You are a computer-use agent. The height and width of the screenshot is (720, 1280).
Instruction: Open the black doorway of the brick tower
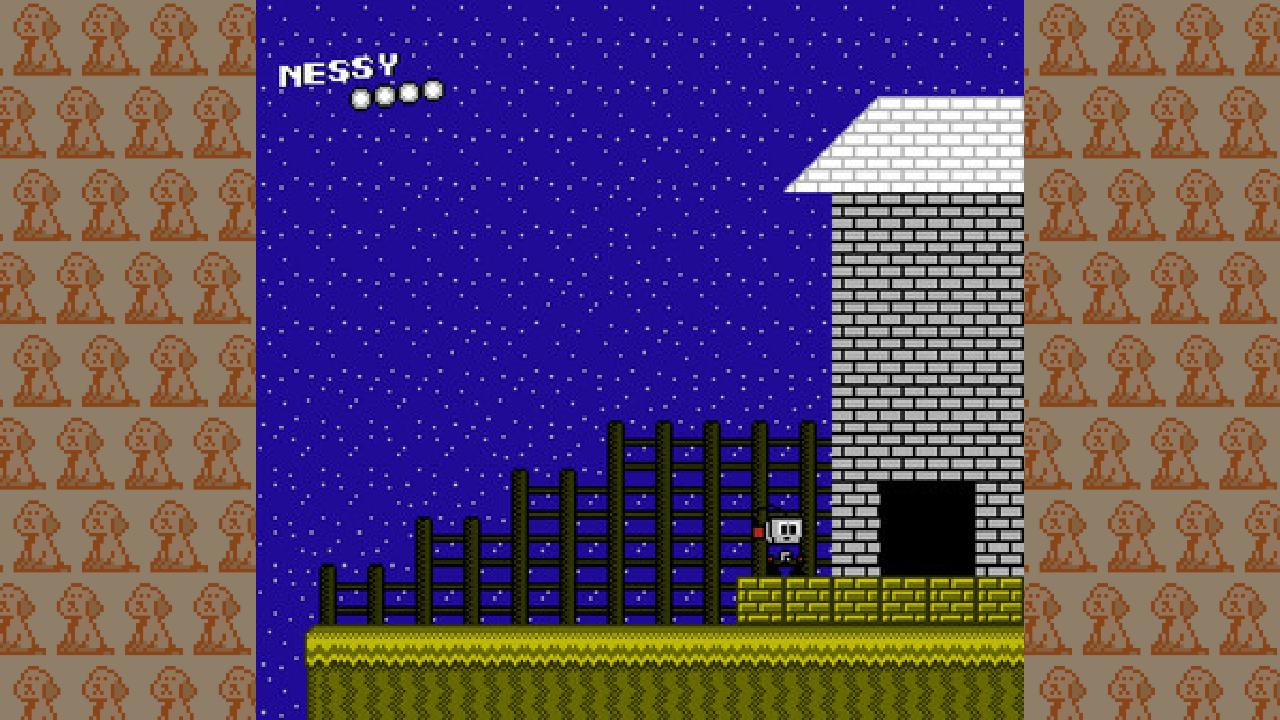pos(925,525)
